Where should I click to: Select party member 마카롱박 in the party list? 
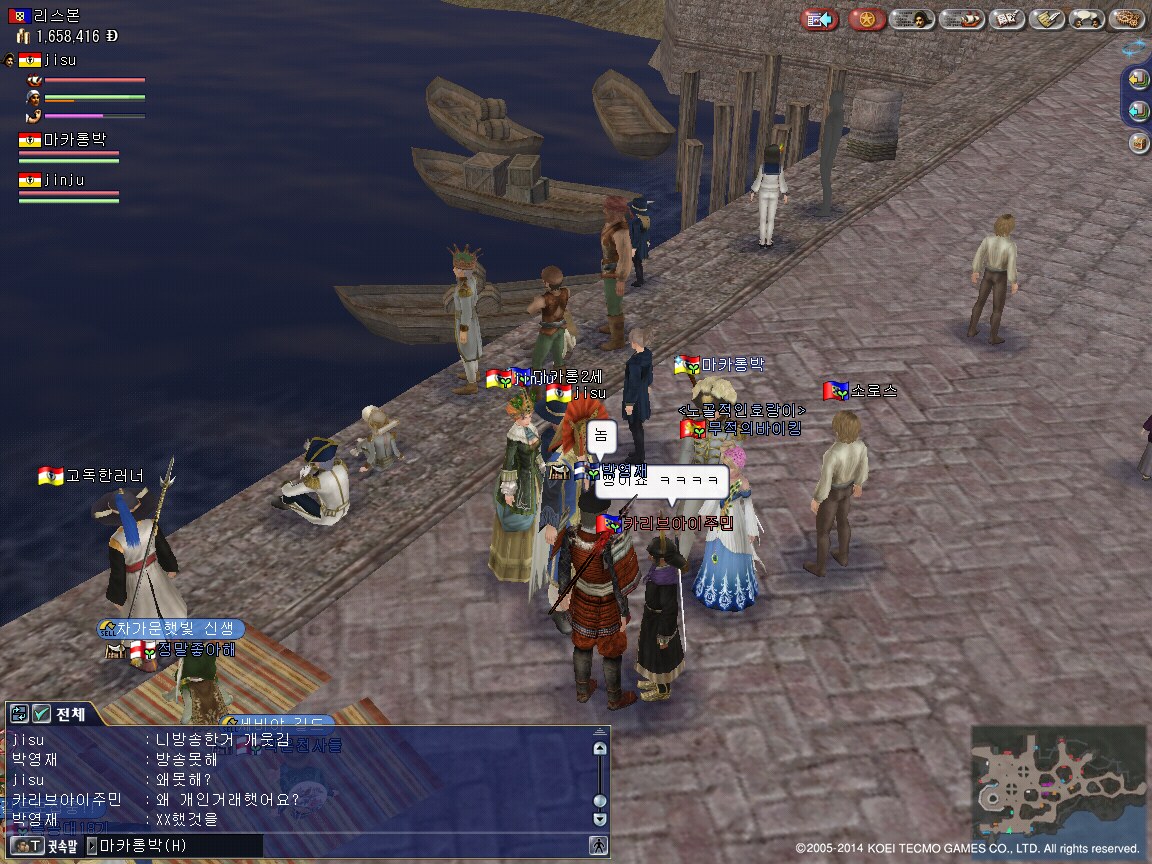click(74, 141)
